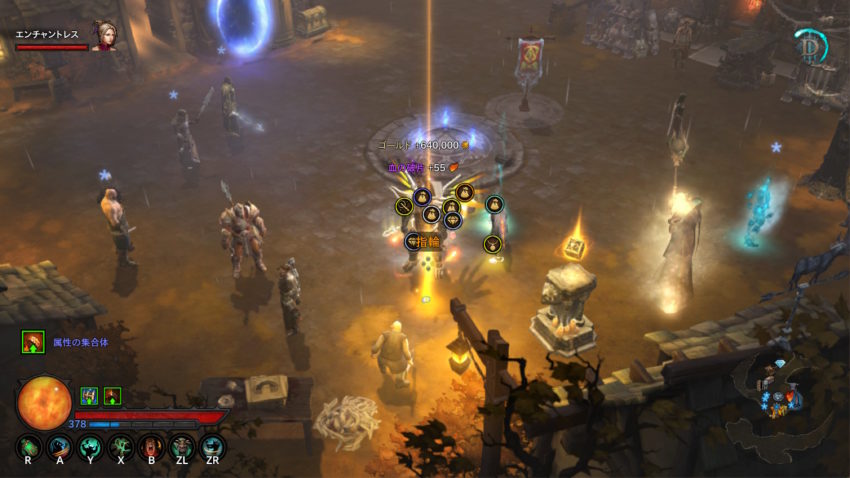Image resolution: width=850 pixels, height=478 pixels.
Task: Activate the blue skill icon labeled ZR
Action: [x=212, y=447]
